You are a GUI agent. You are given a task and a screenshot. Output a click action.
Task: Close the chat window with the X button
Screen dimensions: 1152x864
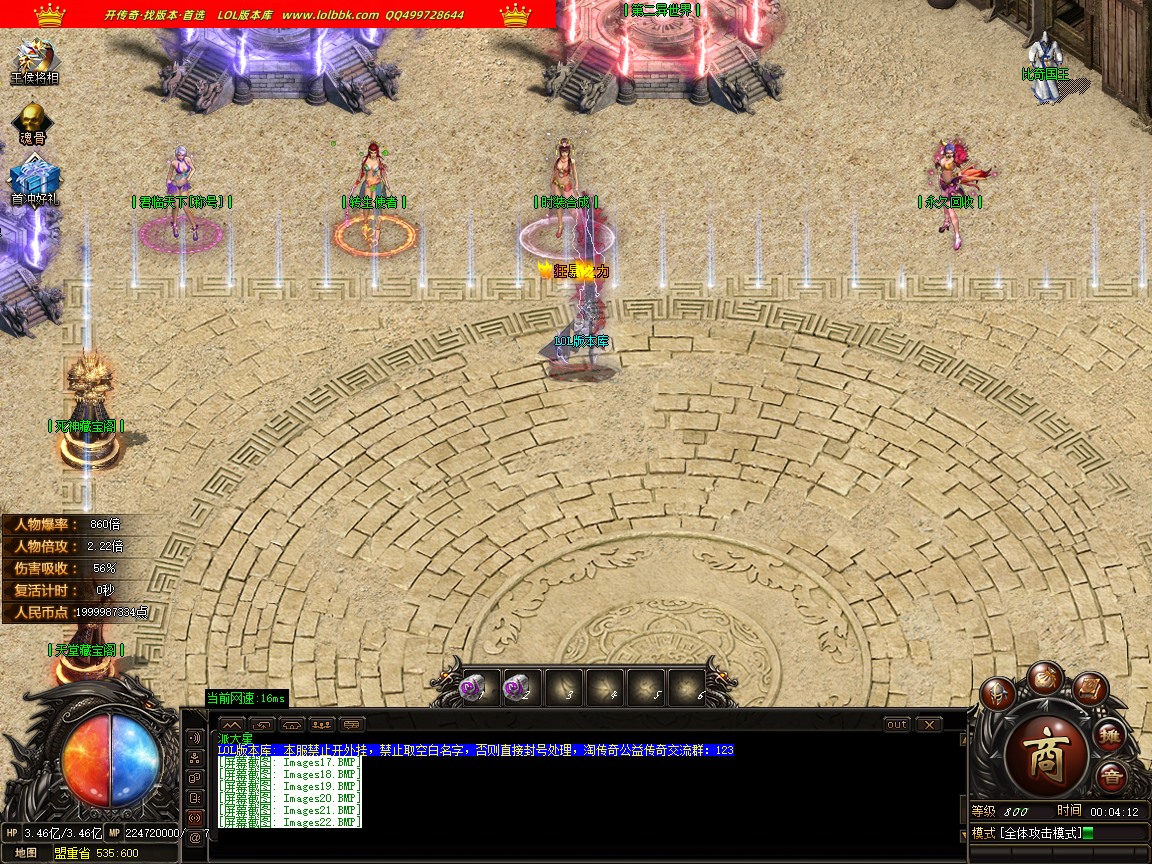929,724
